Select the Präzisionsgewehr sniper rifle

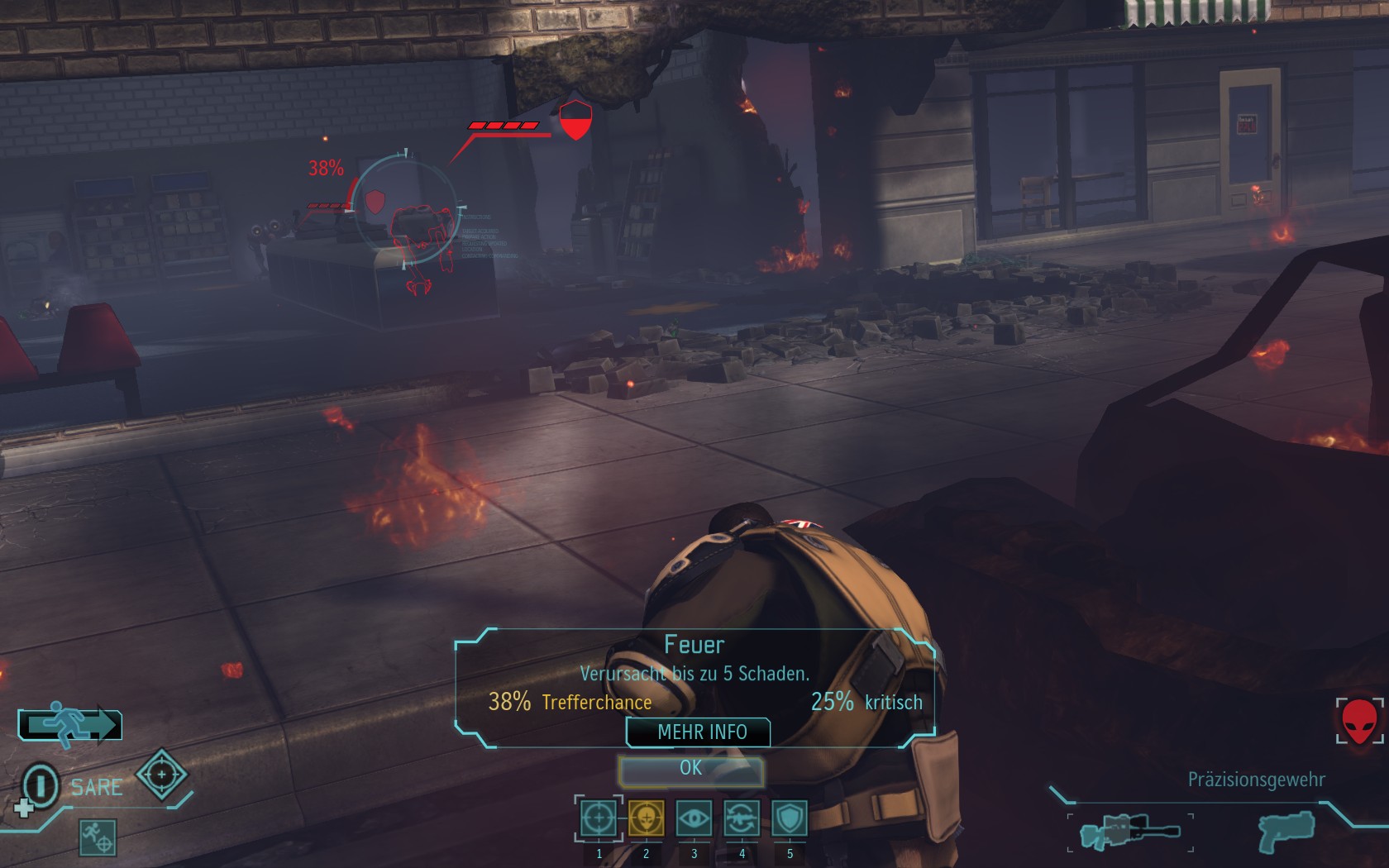click(x=1130, y=831)
